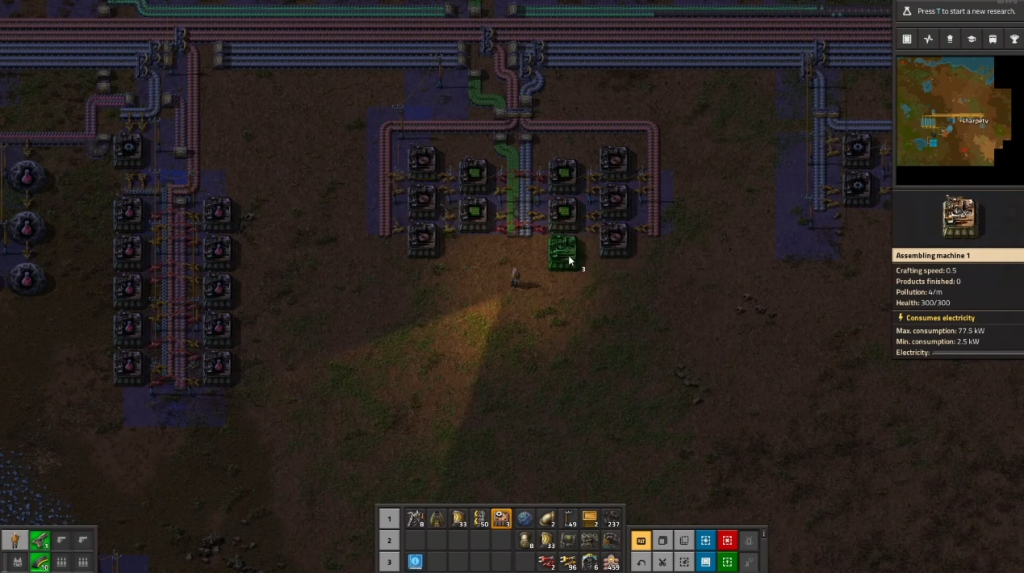Screen dimensions: 1024x573
Task: Select the hotbar slot showing 237
Action: tap(611, 518)
